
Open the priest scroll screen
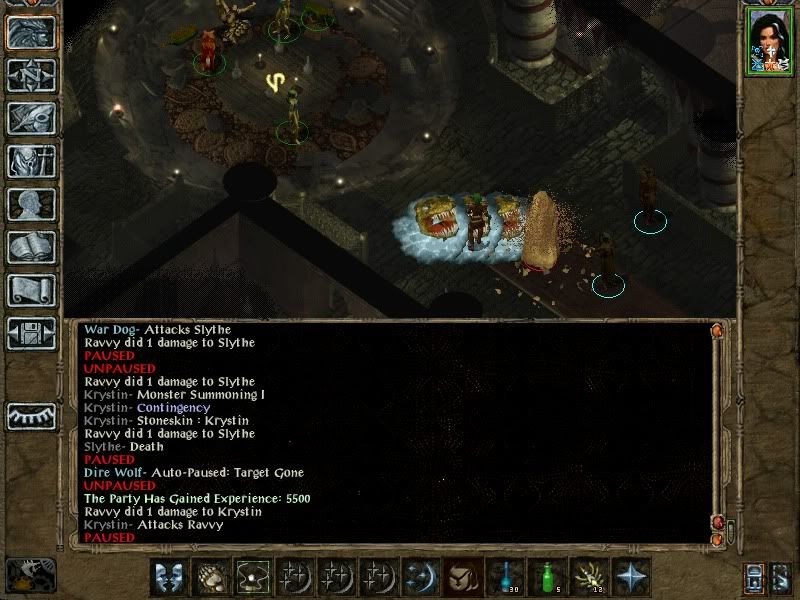(31, 290)
